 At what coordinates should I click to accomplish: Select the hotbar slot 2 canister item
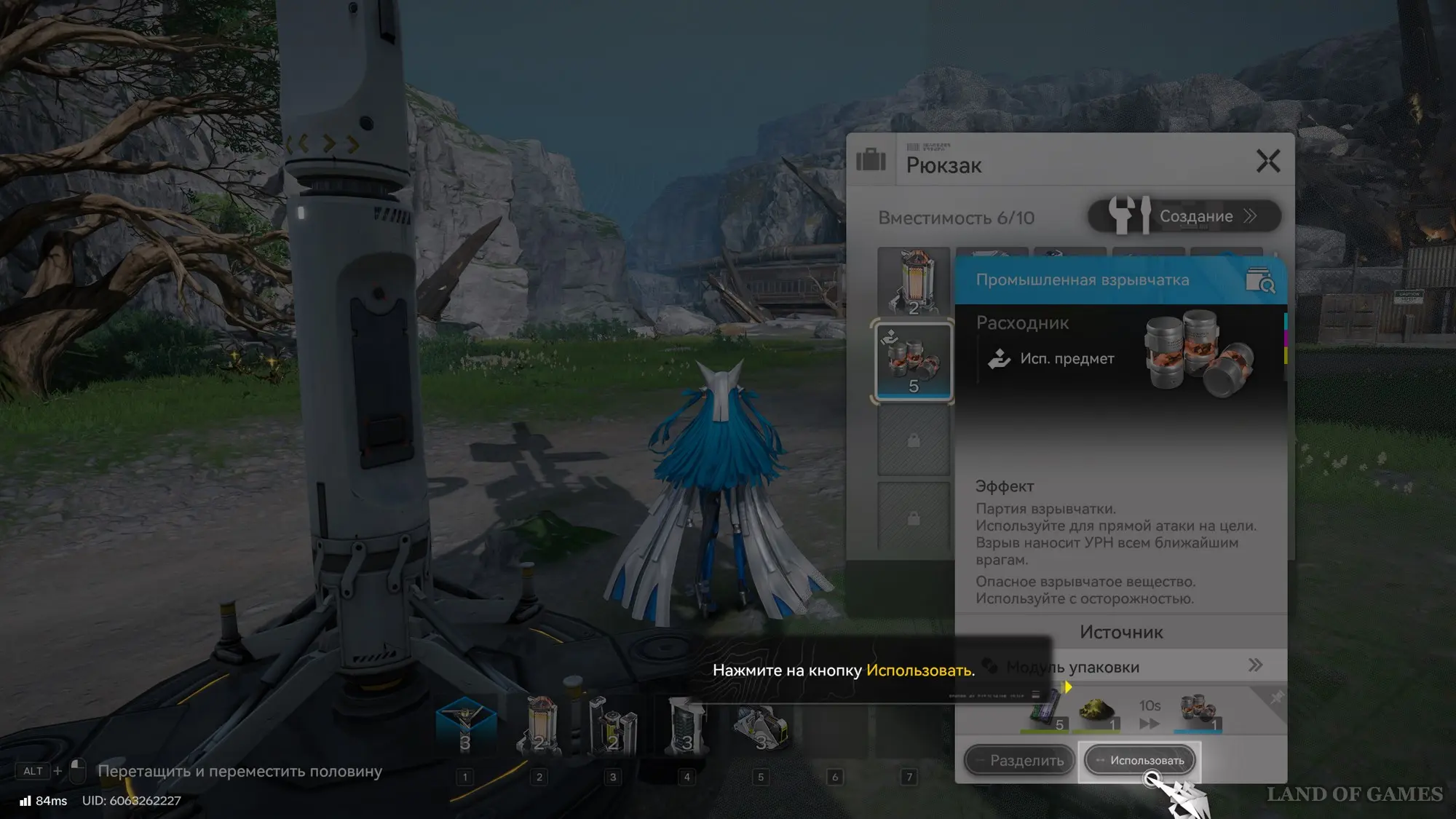[539, 726]
